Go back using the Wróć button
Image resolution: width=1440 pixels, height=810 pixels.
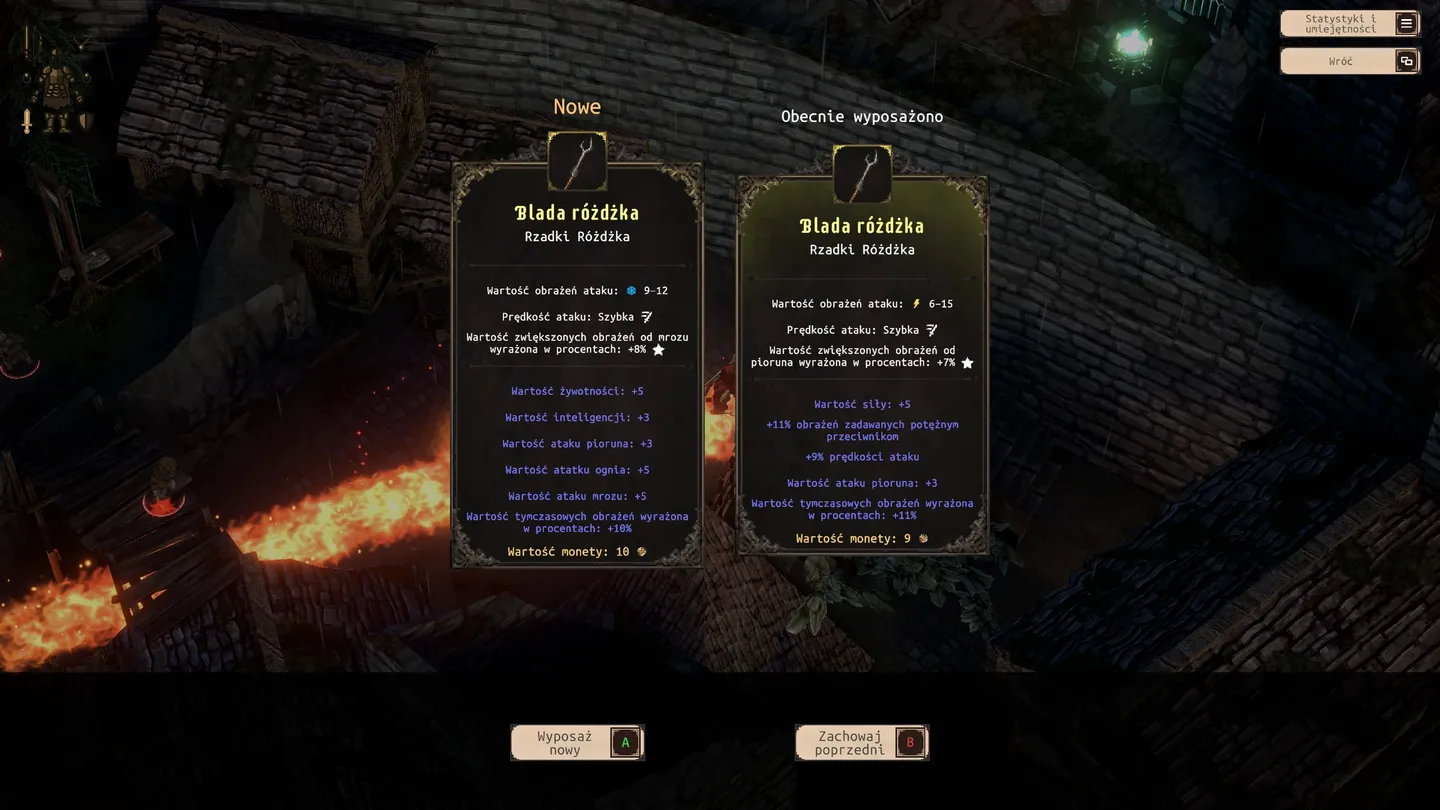[1349, 61]
